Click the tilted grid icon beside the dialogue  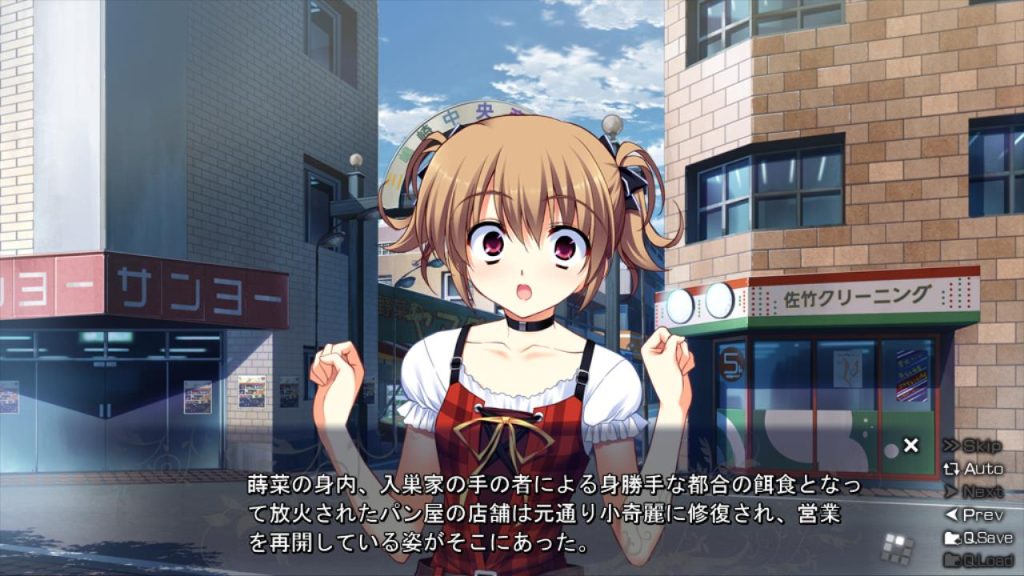[x=898, y=547]
